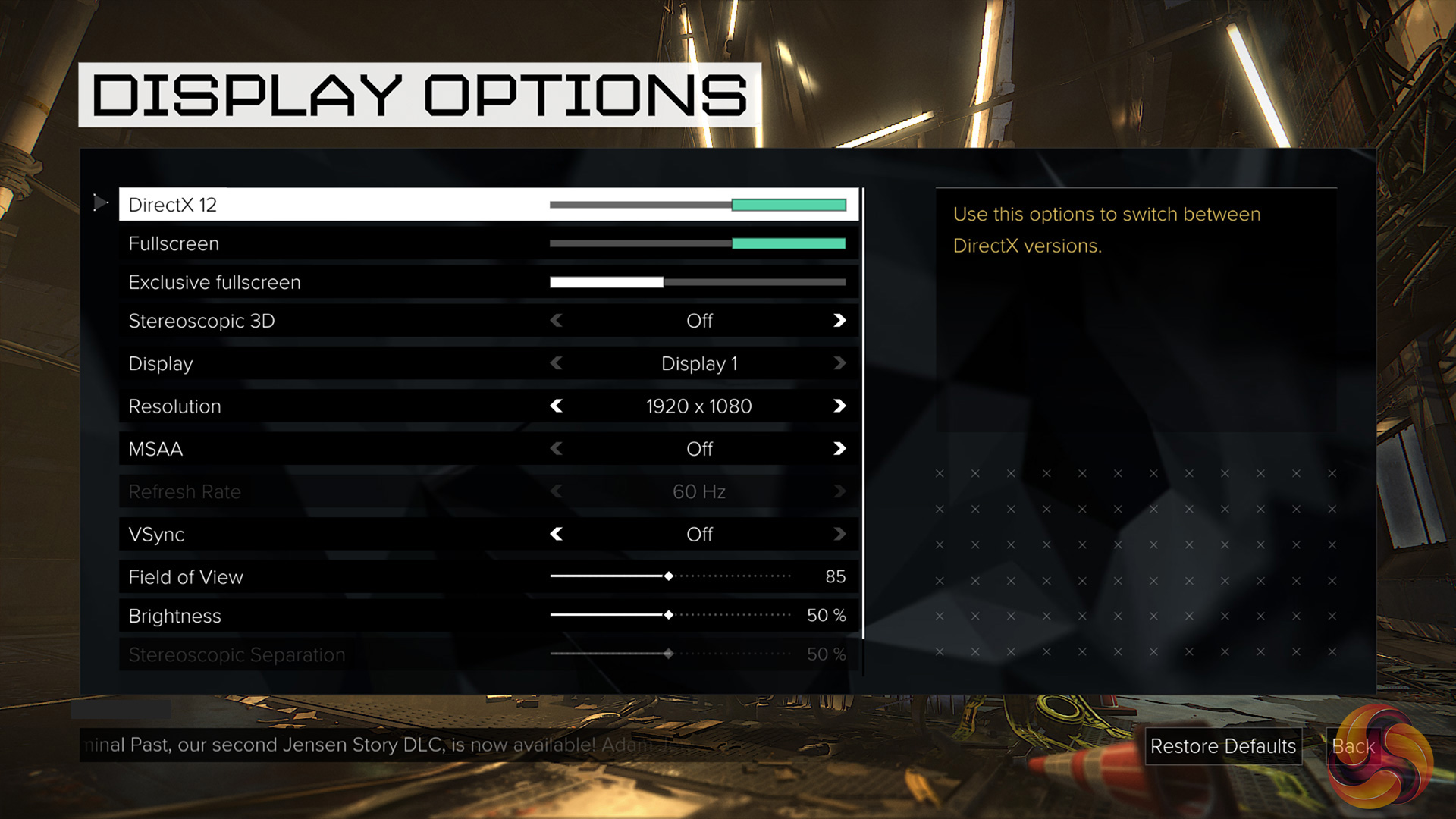1456x819 pixels.
Task: Click the Jensen Story DLC news ticker
Action: coord(379,745)
